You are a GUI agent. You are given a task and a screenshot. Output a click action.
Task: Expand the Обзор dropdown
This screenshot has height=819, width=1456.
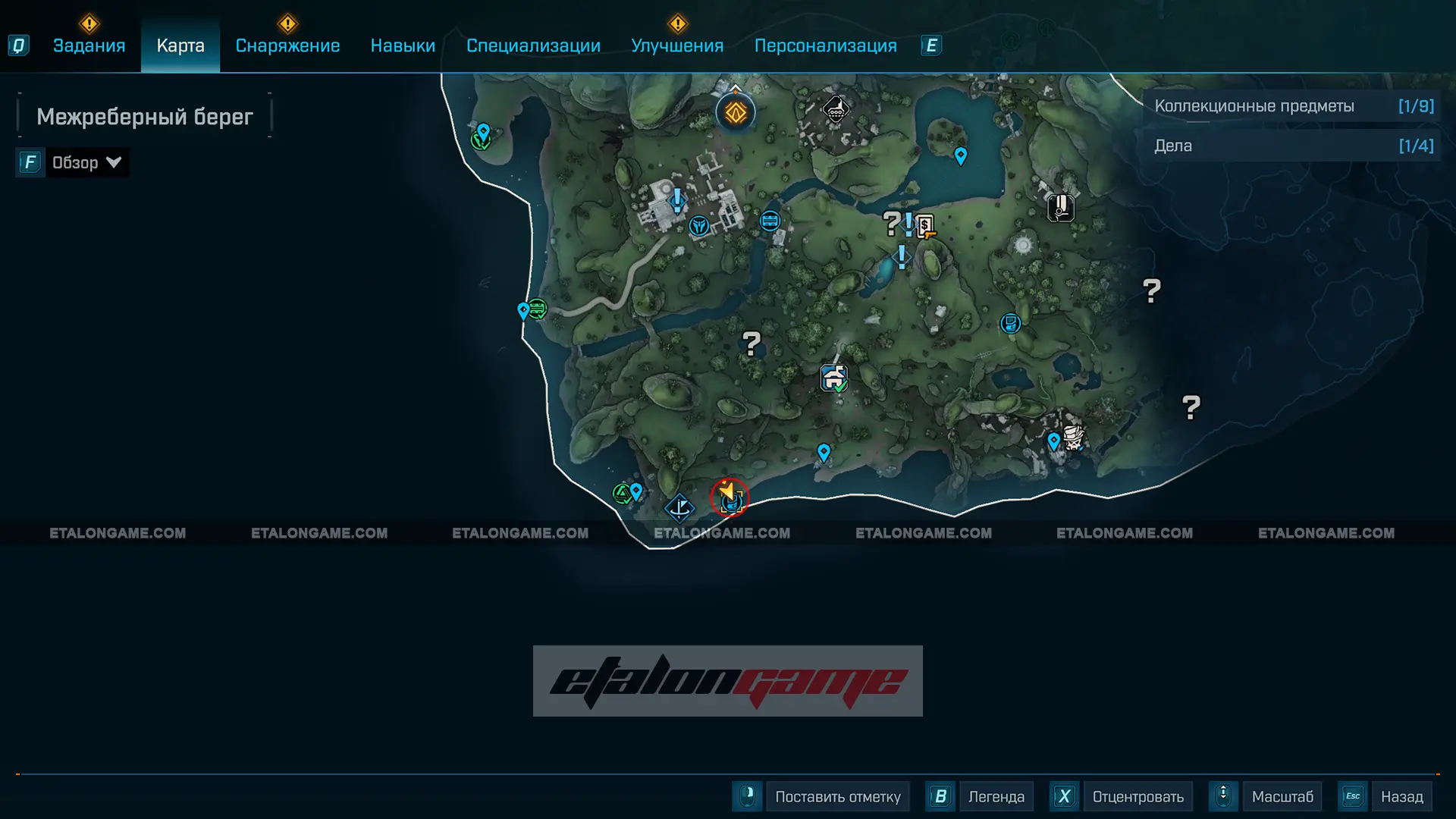85,162
